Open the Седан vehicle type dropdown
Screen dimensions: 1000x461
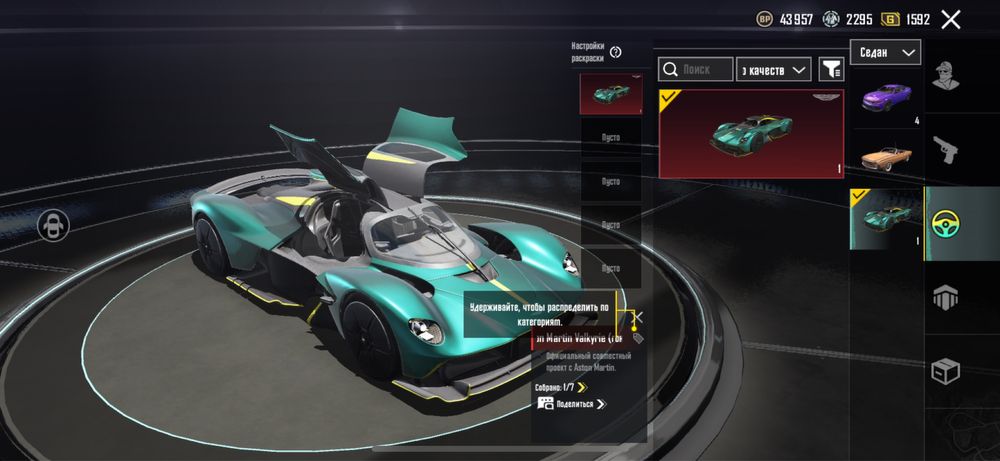click(886, 52)
